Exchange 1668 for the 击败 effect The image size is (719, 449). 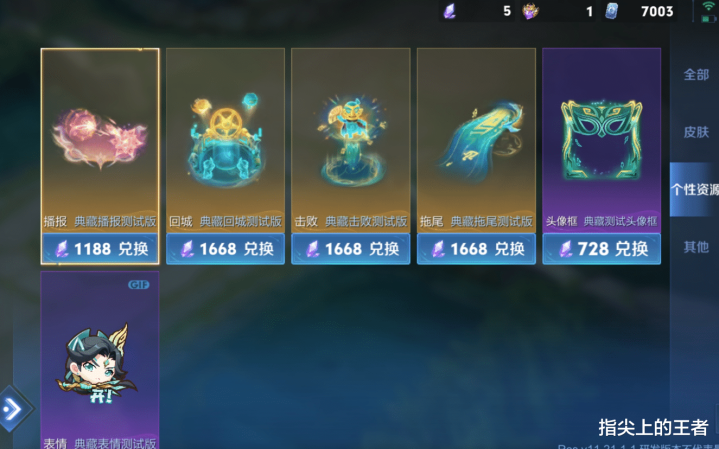pyautogui.click(x=350, y=249)
